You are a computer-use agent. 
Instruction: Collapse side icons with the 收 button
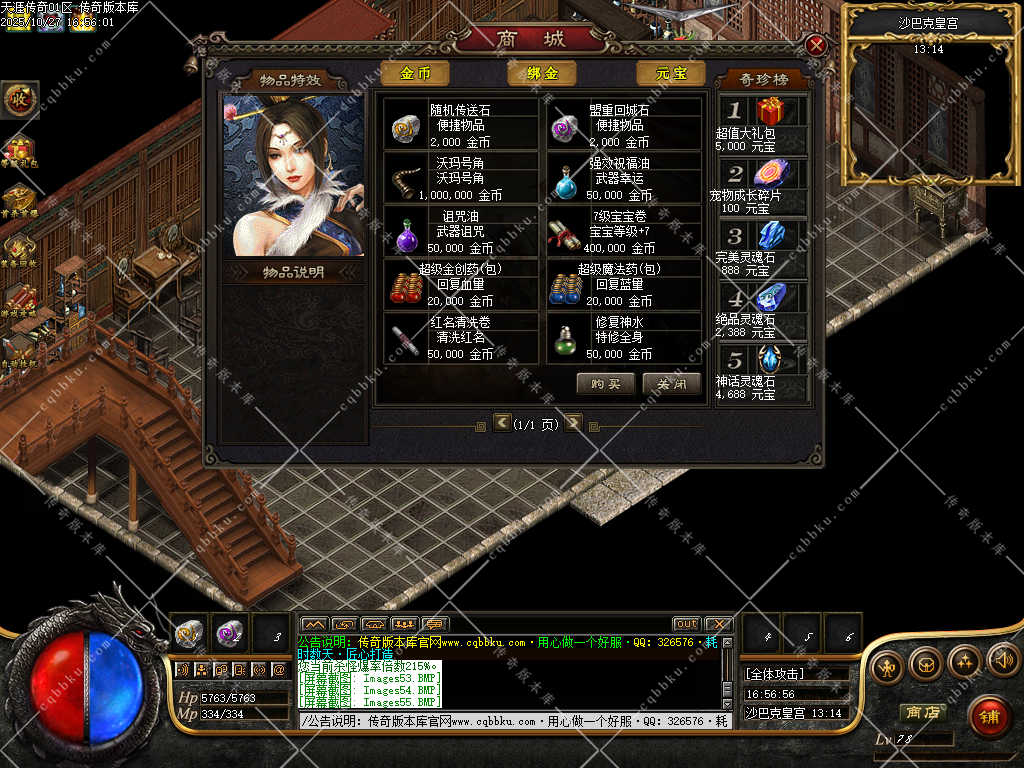[19, 99]
